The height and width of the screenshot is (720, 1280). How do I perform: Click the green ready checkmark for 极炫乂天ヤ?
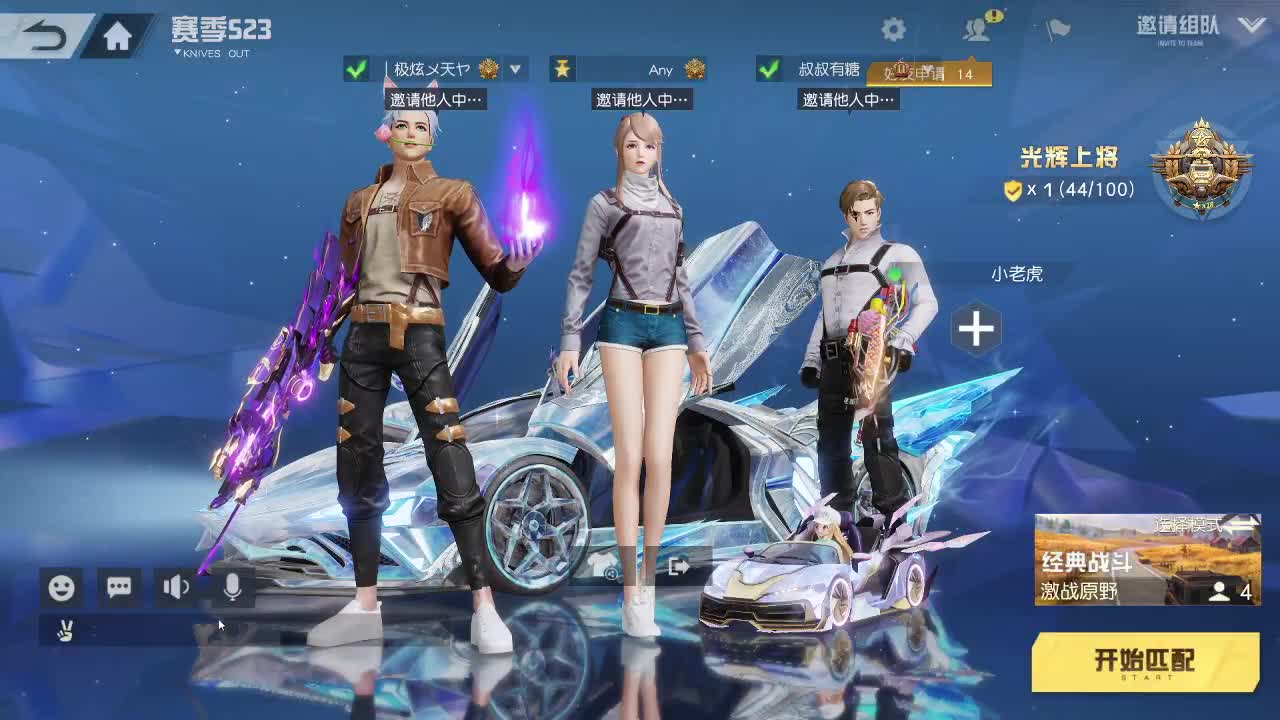coord(357,70)
